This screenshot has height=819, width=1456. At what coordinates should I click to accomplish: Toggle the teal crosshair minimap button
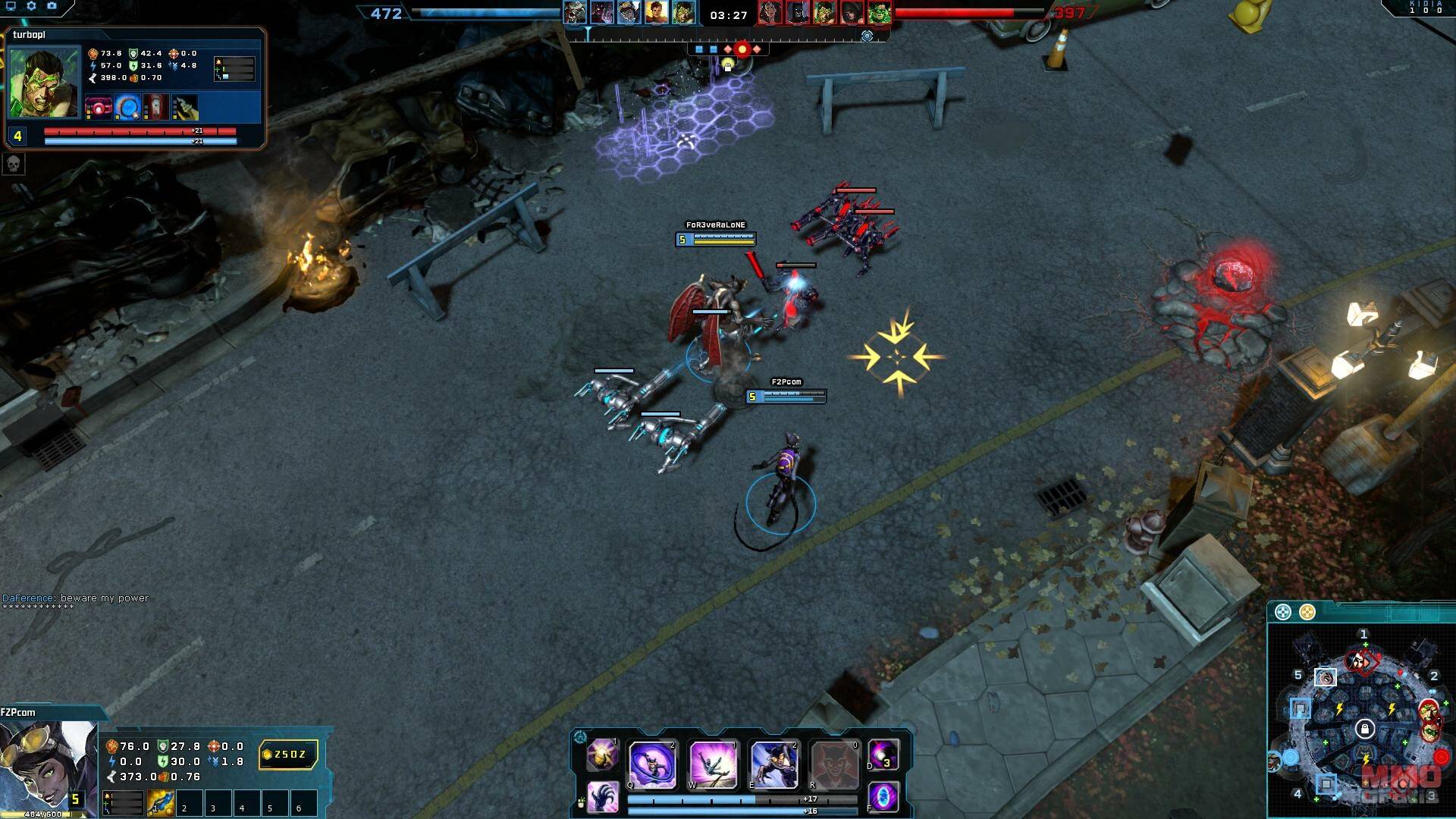pyautogui.click(x=1282, y=612)
